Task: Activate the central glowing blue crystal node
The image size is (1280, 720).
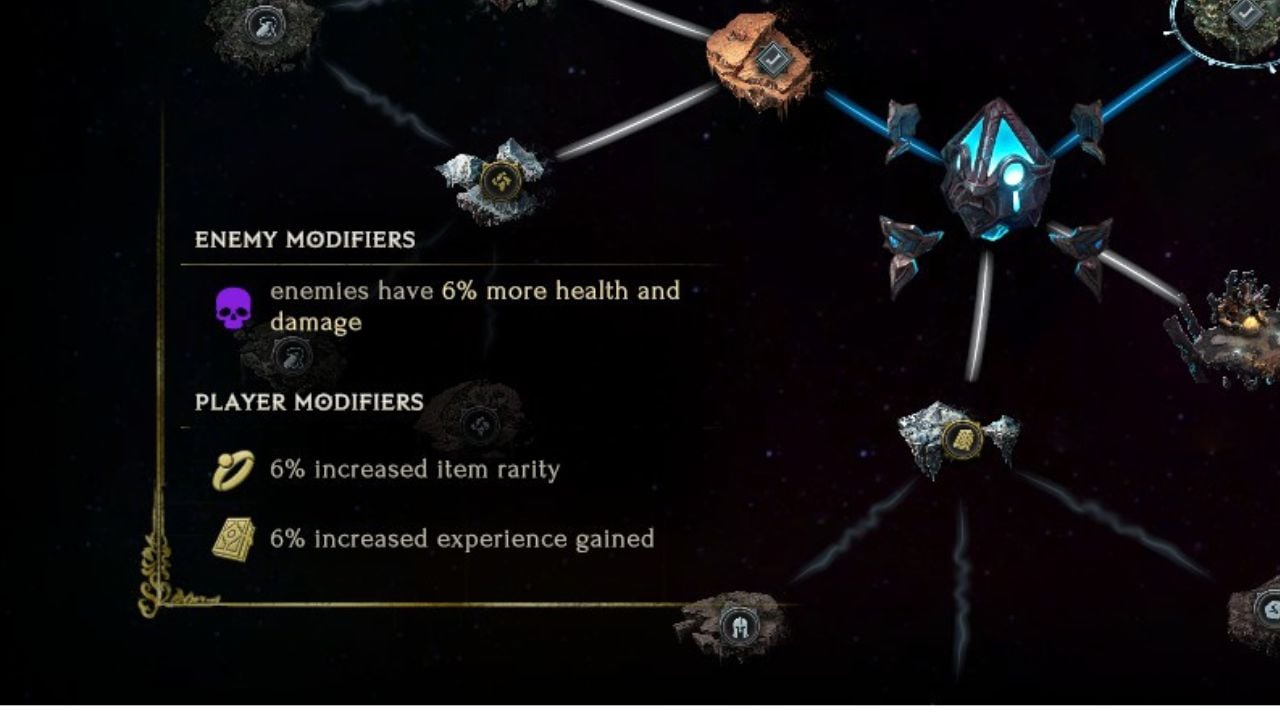Action: pos(993,165)
